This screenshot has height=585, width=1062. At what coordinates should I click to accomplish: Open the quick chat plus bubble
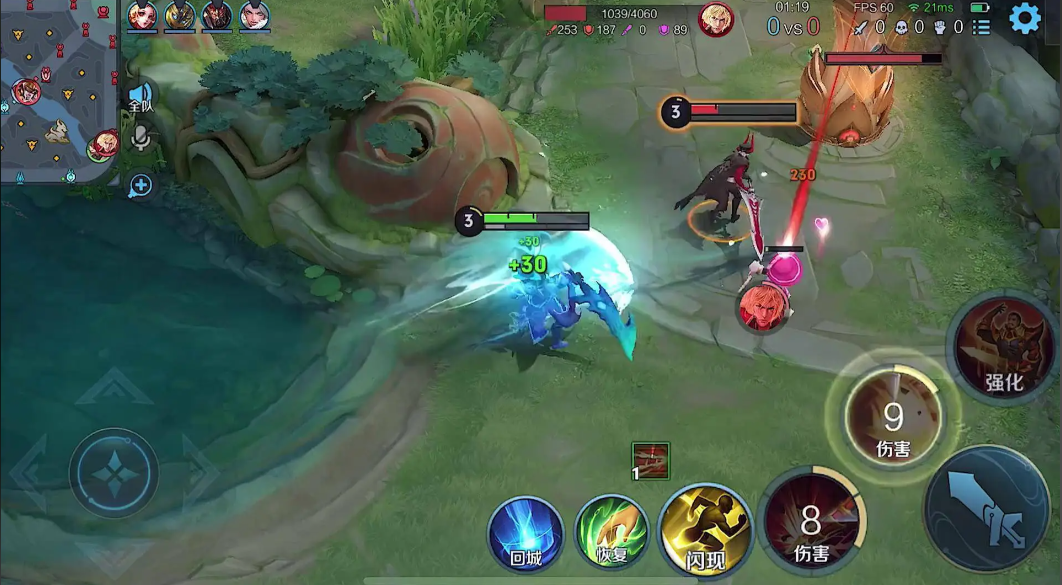140,185
